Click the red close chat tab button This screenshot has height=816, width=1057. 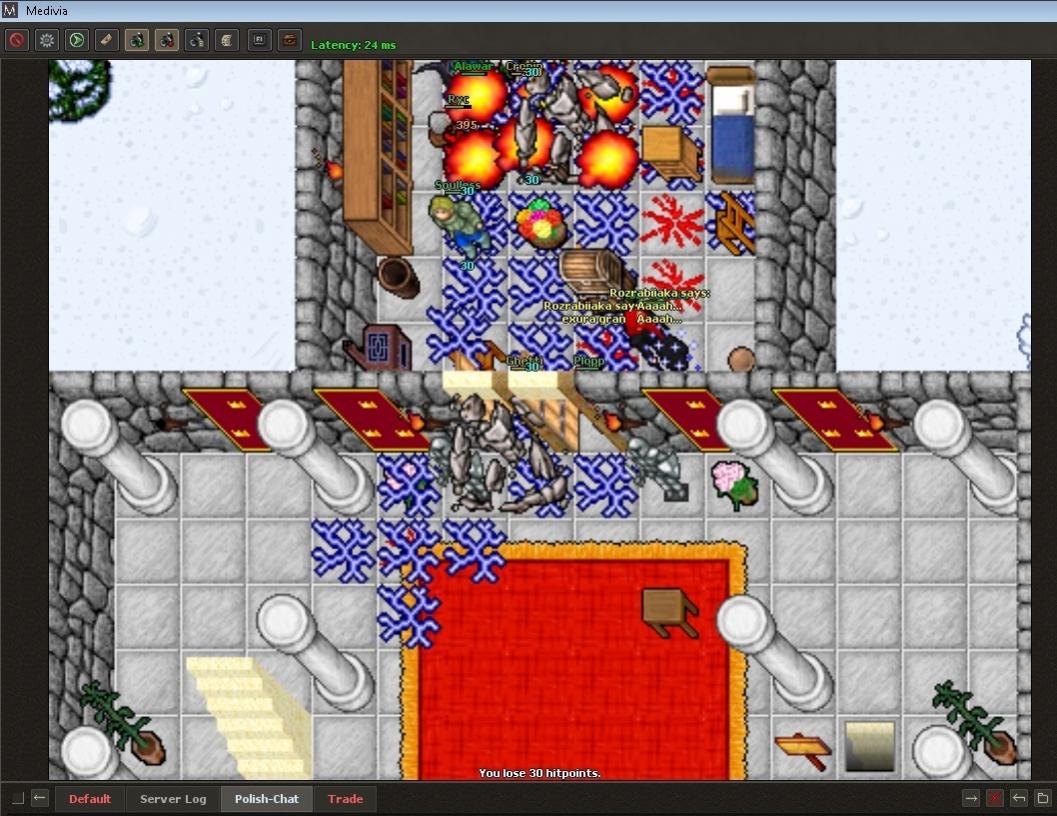pos(995,798)
